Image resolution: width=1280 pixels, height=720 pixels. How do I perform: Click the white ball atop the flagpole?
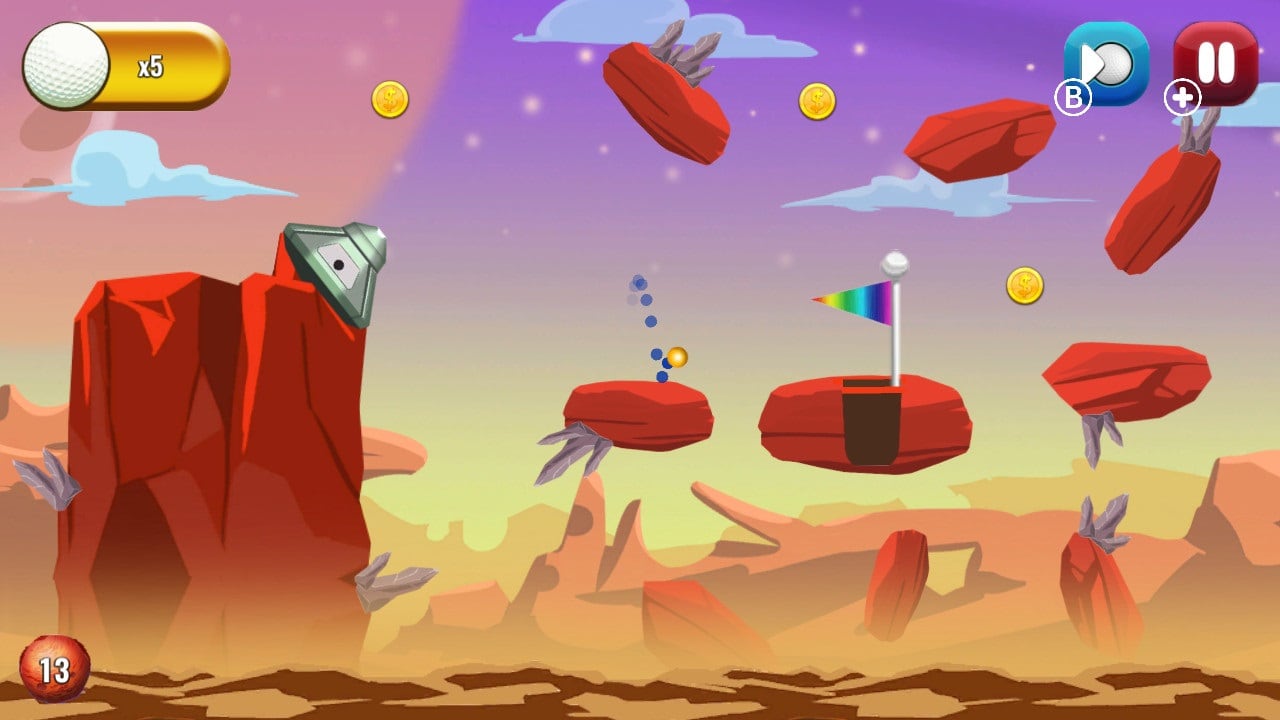tap(893, 266)
